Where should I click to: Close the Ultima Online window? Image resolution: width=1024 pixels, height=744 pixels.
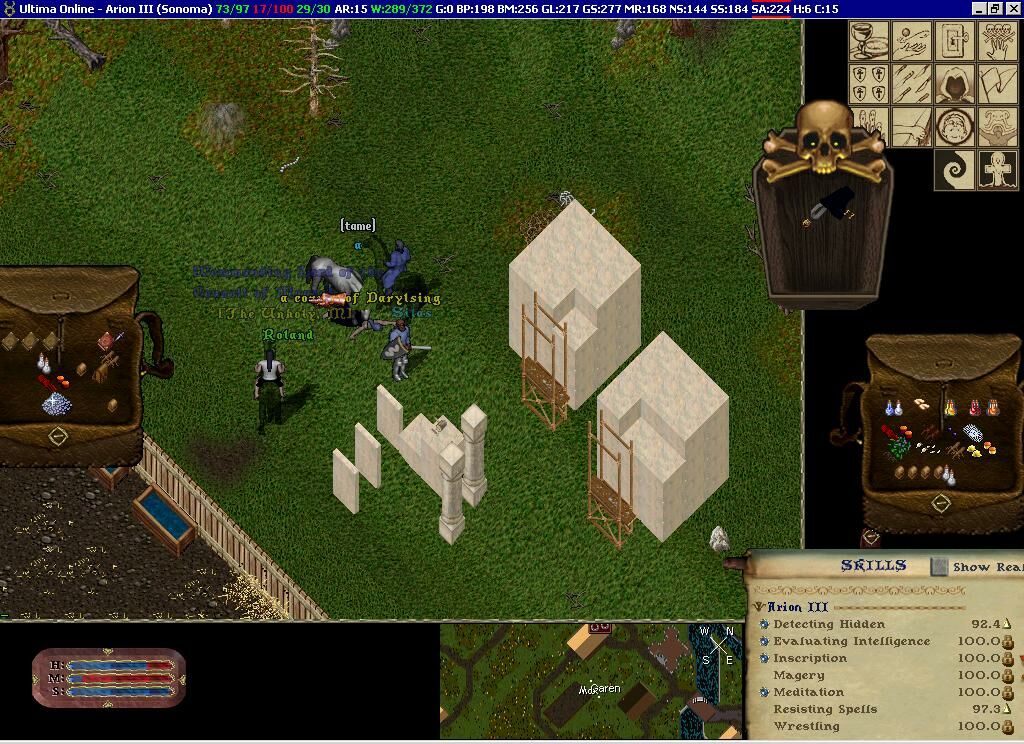tap(1013, 9)
